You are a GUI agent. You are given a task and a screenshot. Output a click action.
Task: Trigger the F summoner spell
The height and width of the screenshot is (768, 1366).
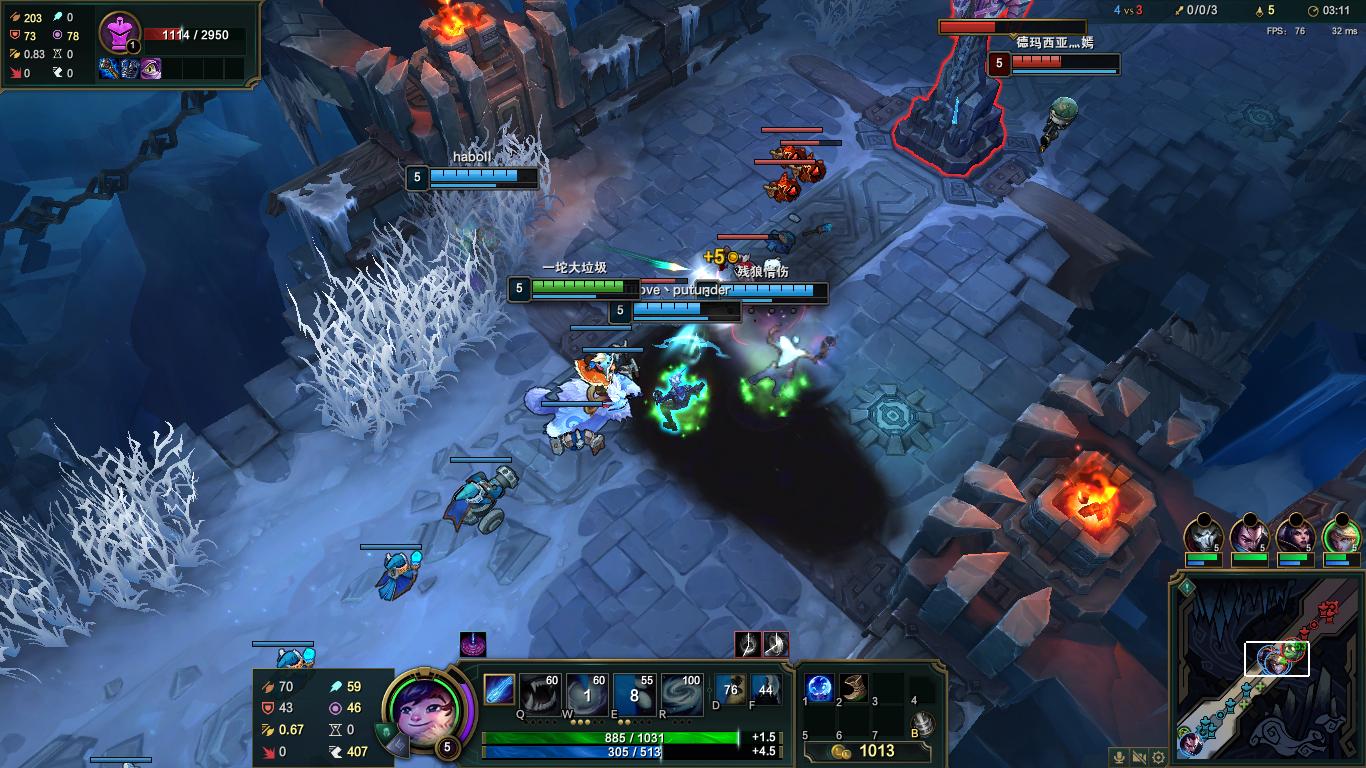766,690
